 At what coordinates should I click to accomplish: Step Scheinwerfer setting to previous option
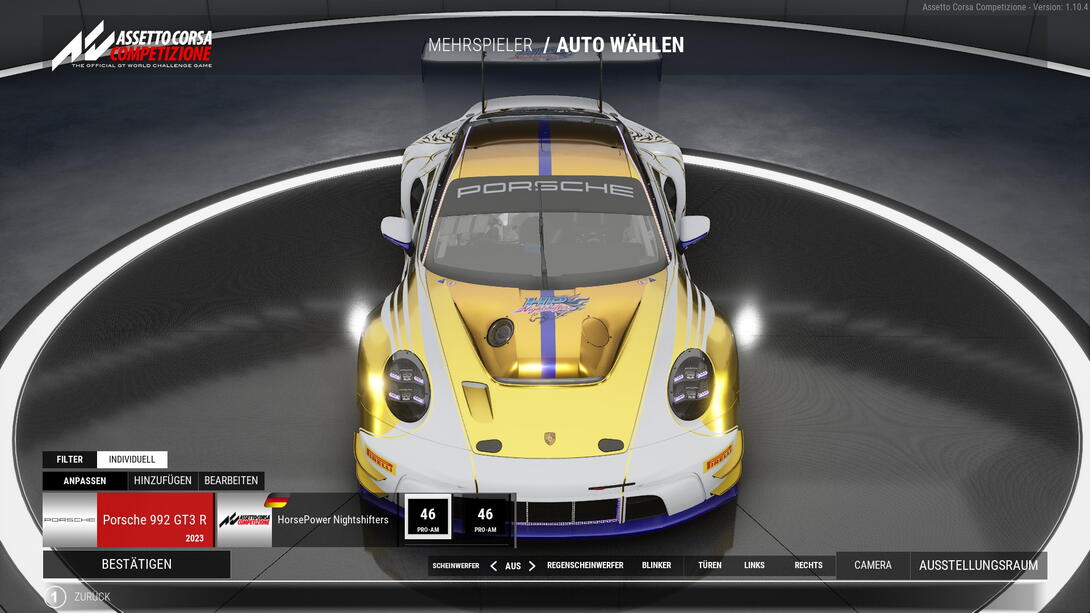493,566
